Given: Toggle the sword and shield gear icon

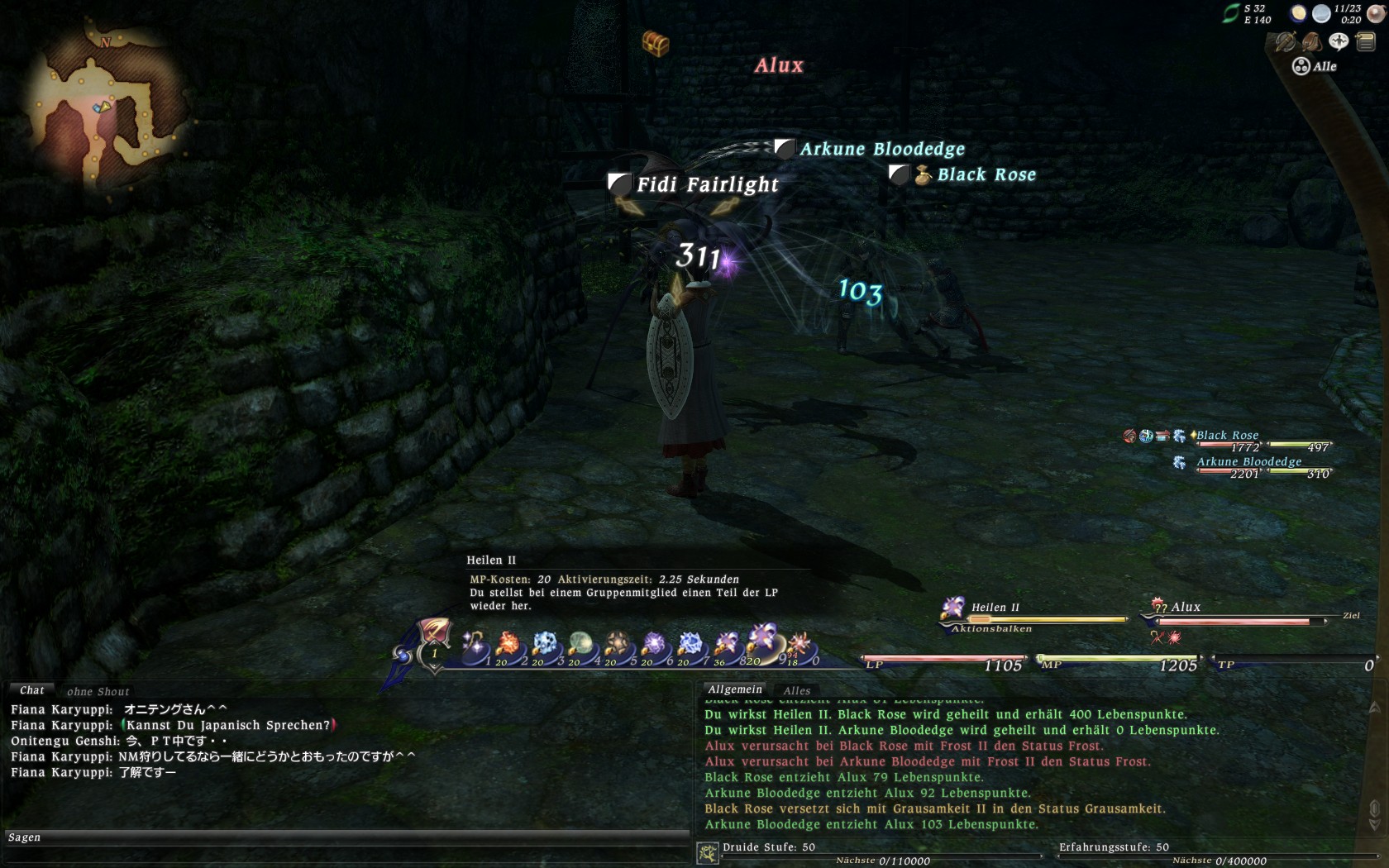Looking at the screenshot, I should 1285,41.
